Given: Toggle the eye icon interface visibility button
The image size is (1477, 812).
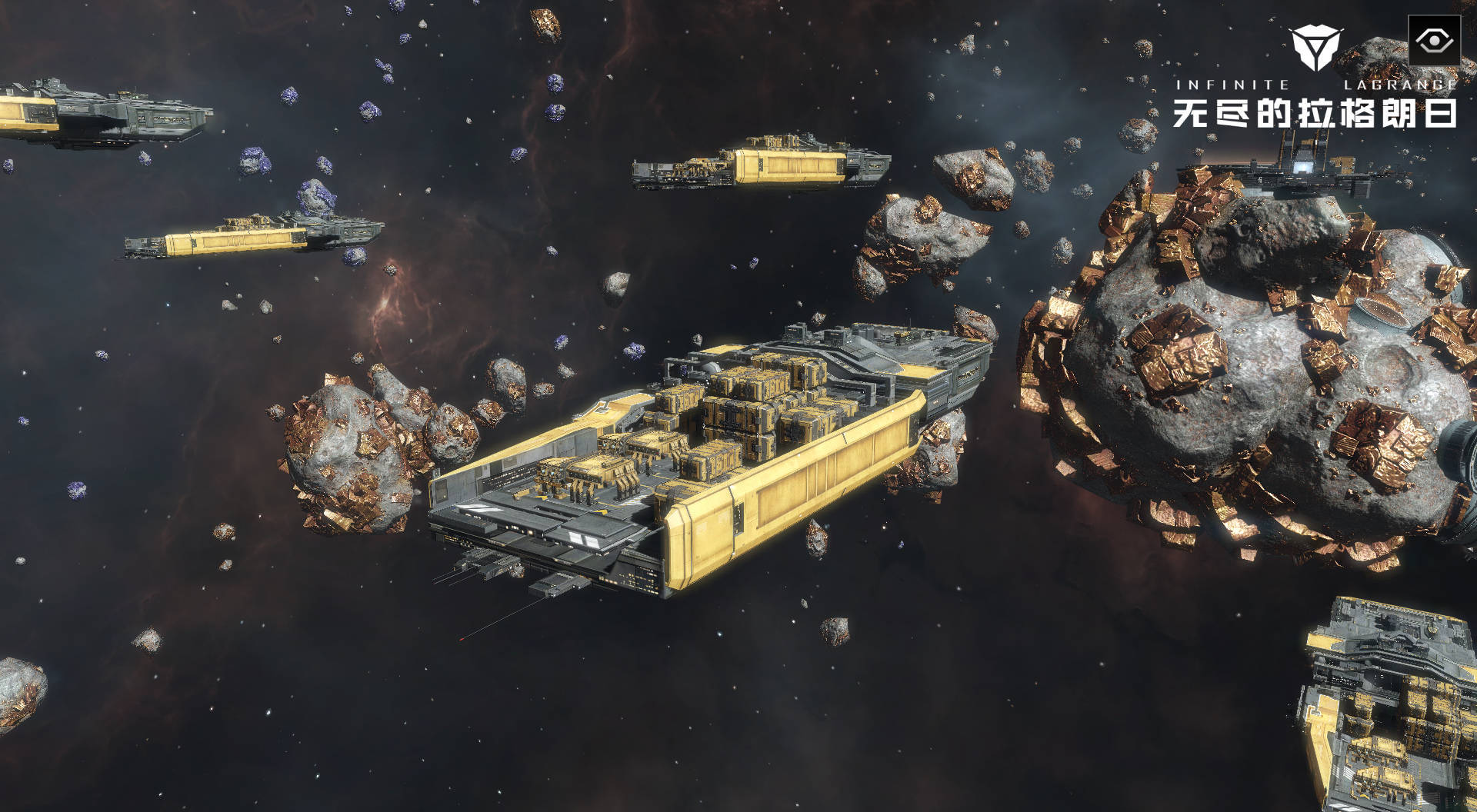Looking at the screenshot, I should [1433, 41].
